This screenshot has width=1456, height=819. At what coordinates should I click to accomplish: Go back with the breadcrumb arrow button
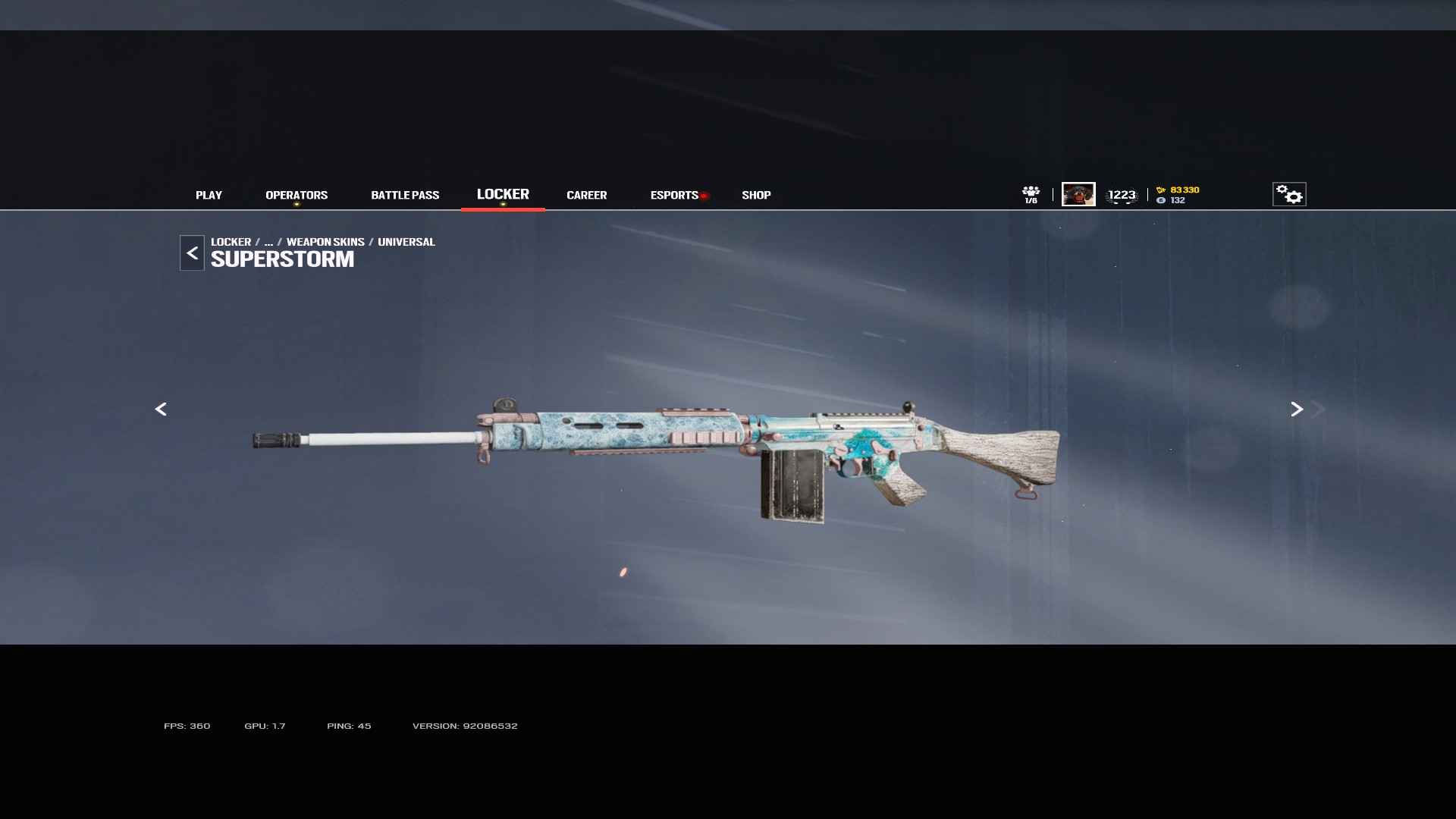point(192,253)
